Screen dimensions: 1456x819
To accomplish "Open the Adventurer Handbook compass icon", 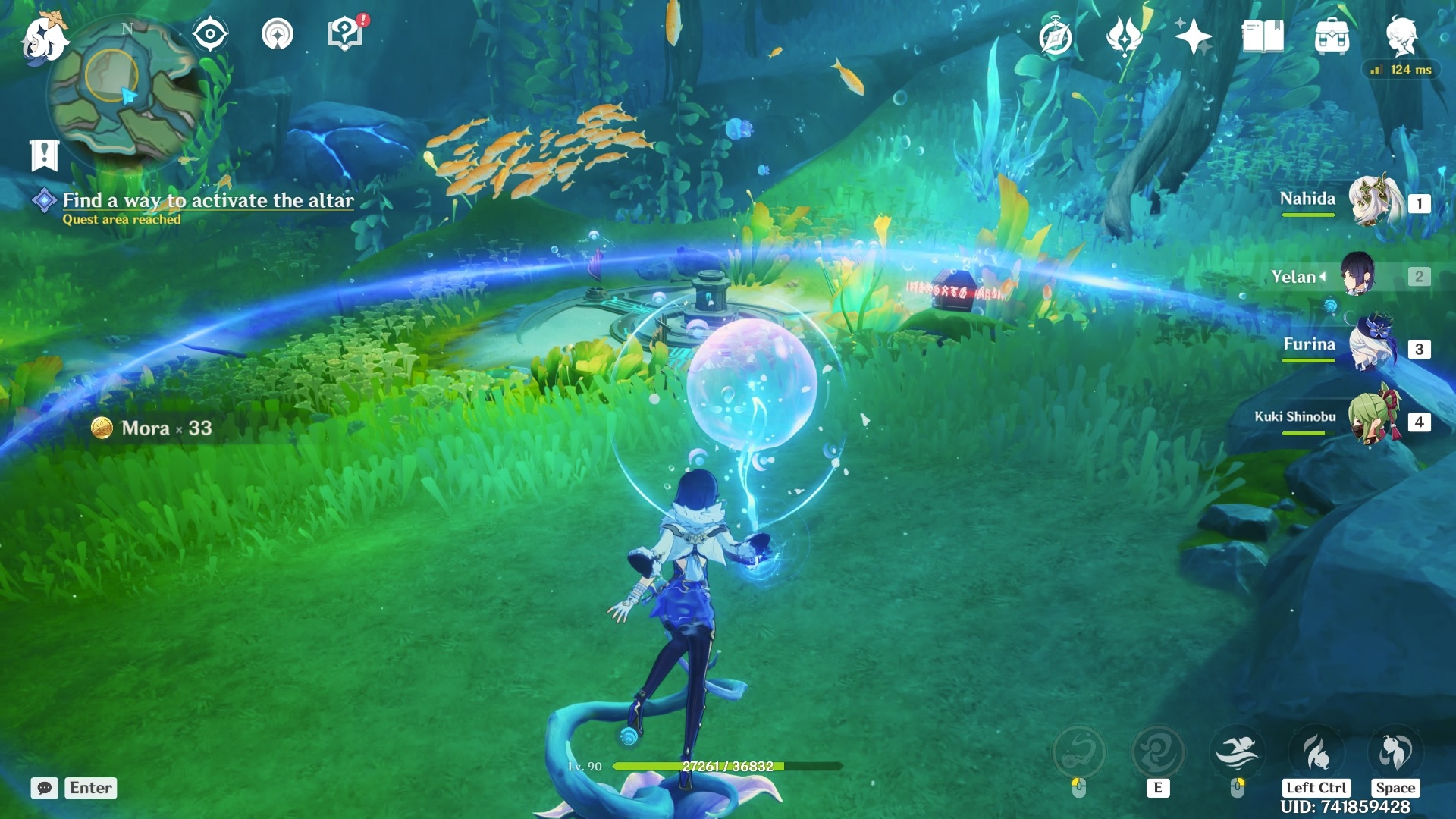I will click(x=1056, y=37).
